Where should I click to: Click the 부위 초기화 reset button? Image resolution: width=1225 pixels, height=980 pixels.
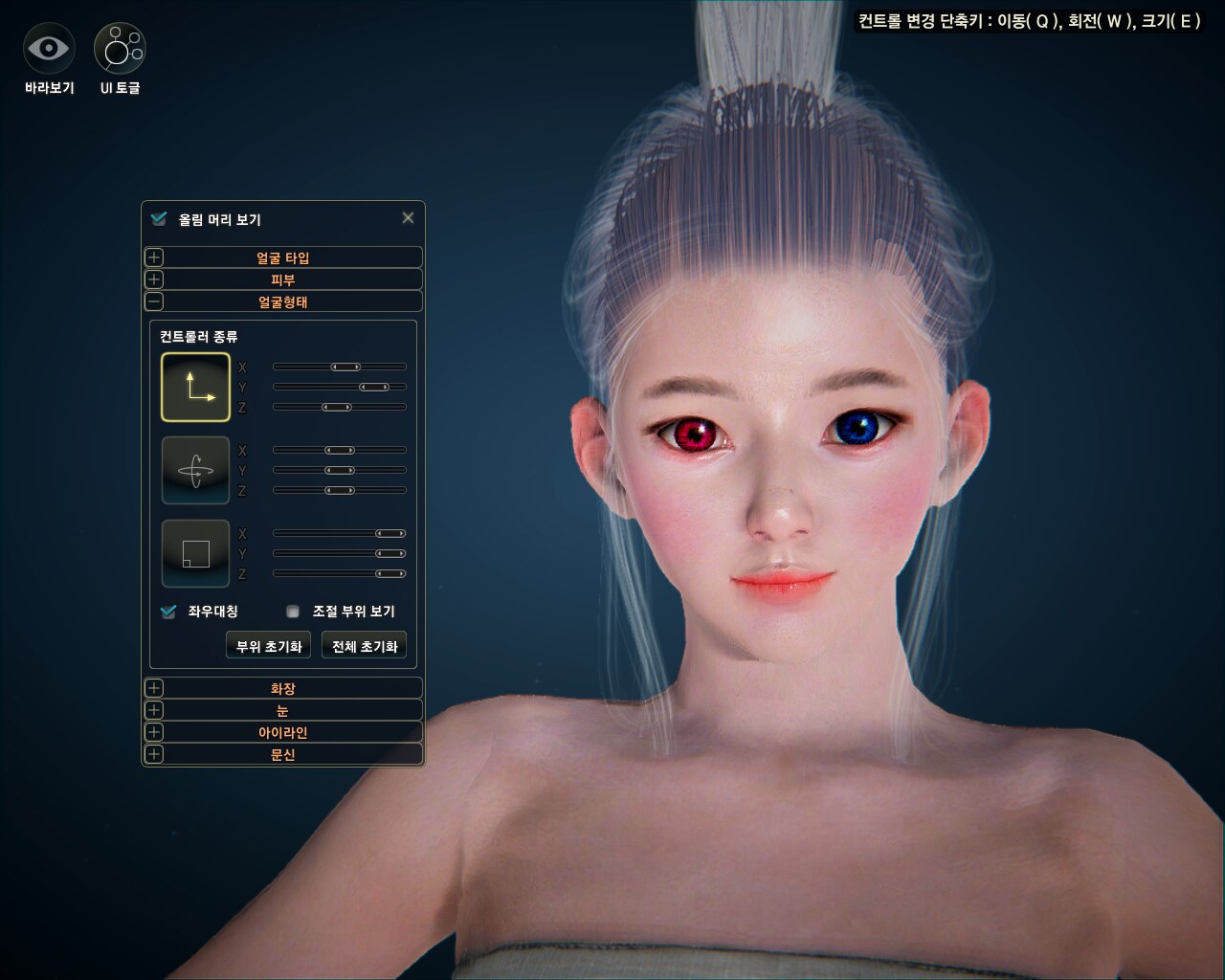(269, 646)
